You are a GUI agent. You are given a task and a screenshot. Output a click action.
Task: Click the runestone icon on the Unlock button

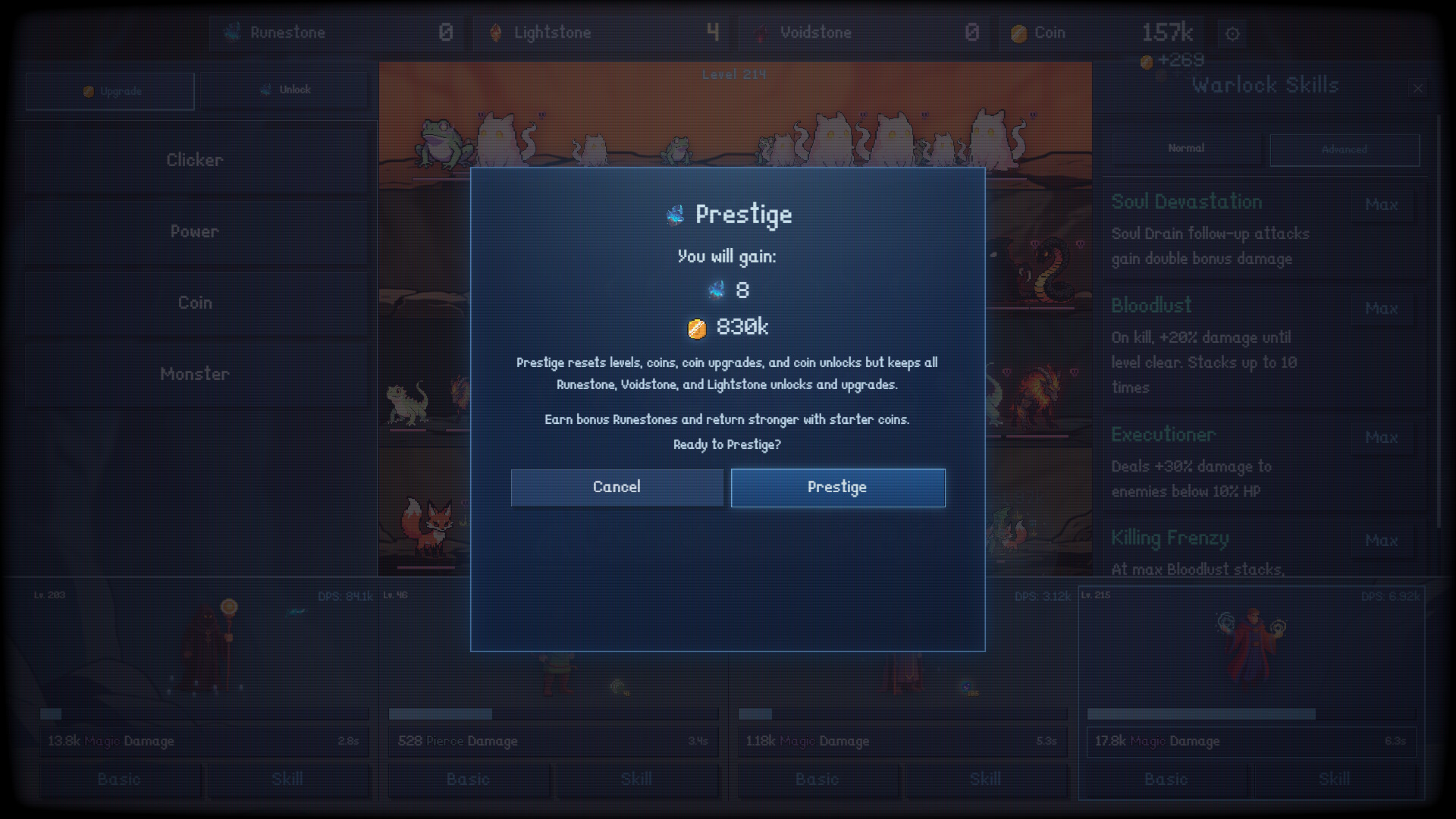(265, 89)
